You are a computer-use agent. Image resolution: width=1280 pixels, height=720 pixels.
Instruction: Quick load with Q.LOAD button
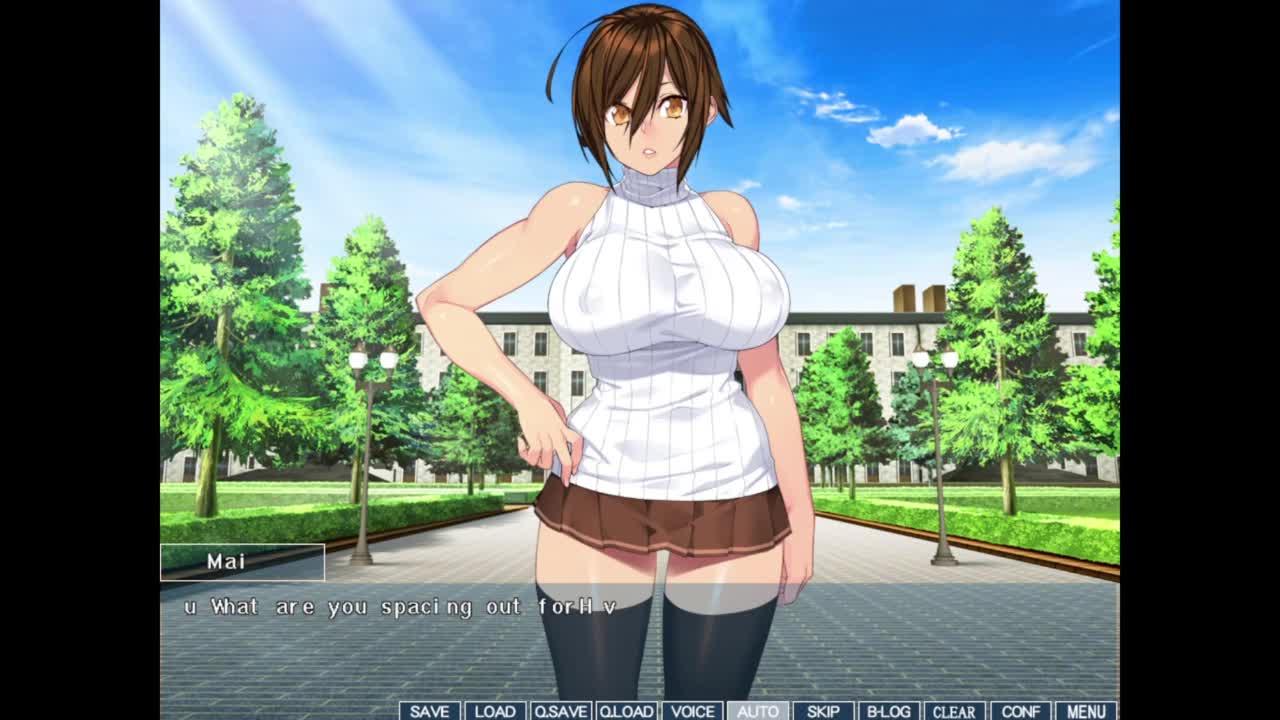(626, 711)
